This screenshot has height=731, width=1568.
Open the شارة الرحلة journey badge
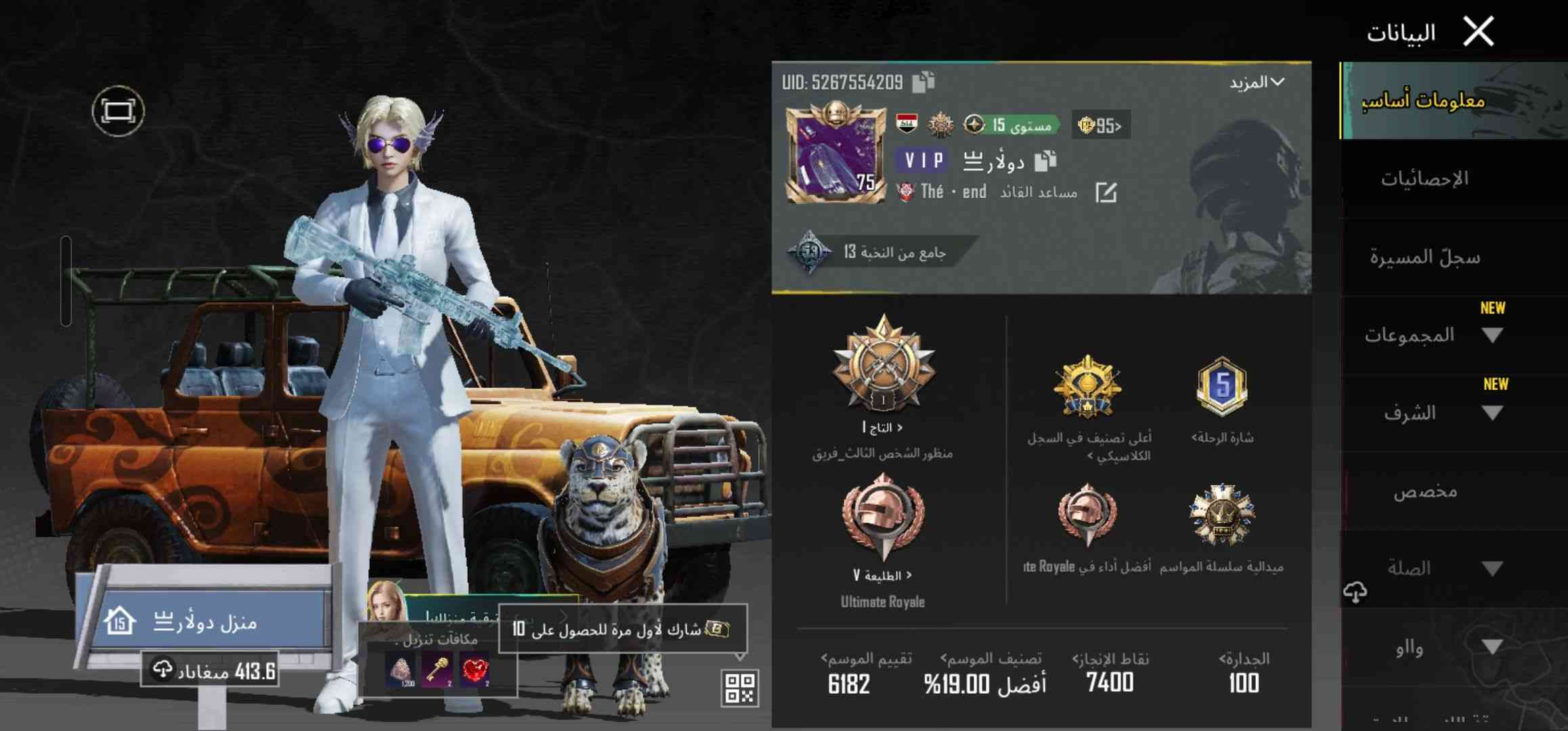click(1222, 387)
